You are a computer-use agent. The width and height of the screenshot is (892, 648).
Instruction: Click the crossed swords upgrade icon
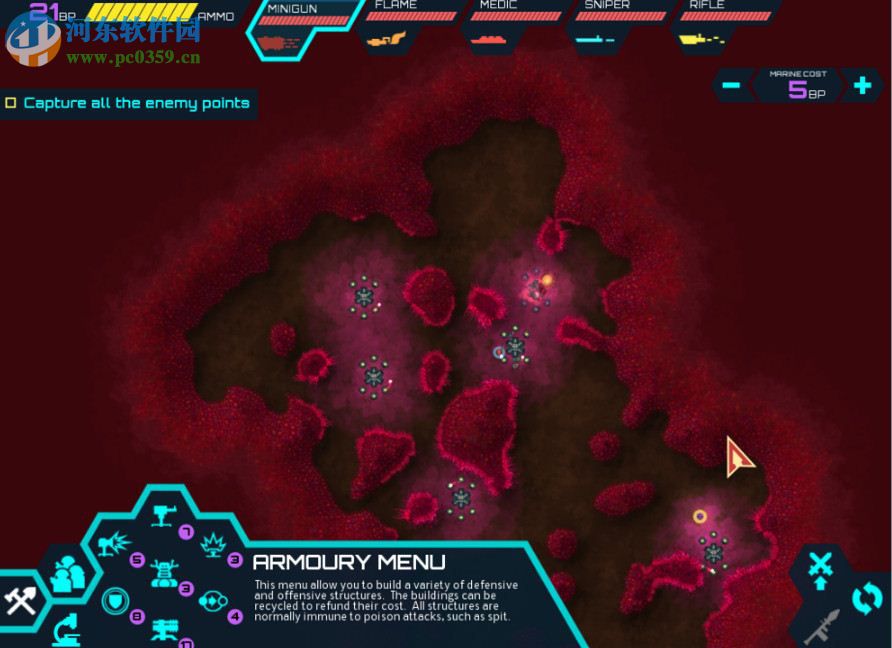(x=820, y=568)
